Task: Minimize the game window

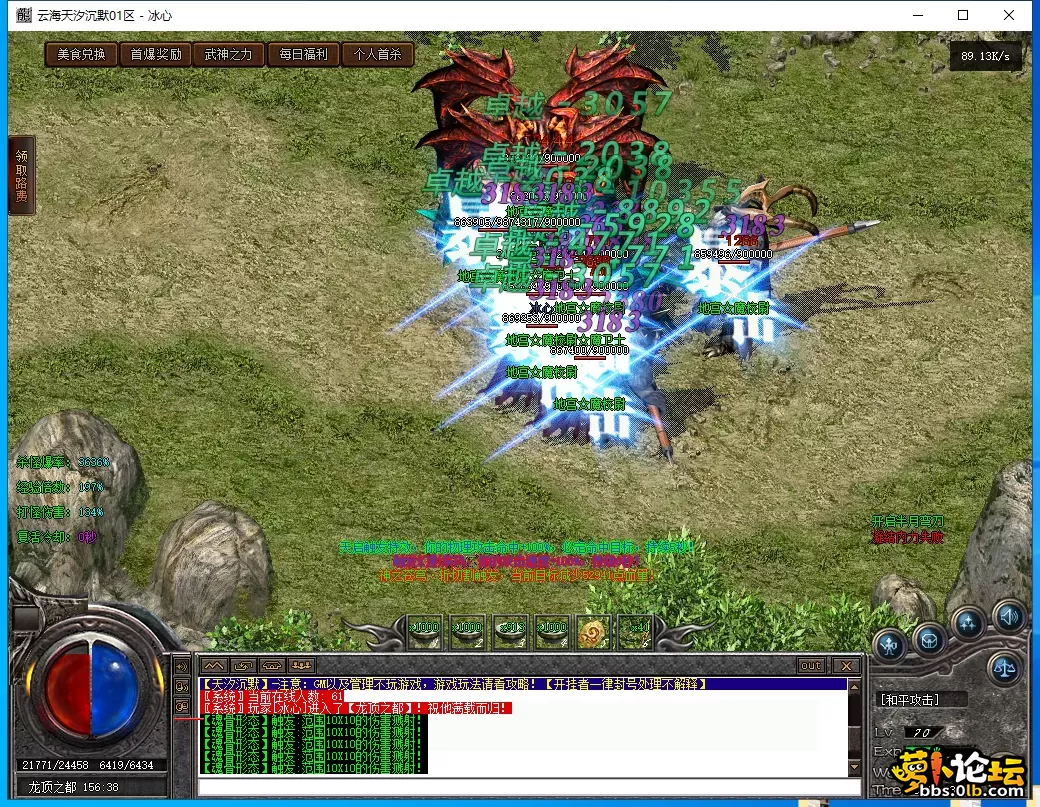Action: (916, 15)
